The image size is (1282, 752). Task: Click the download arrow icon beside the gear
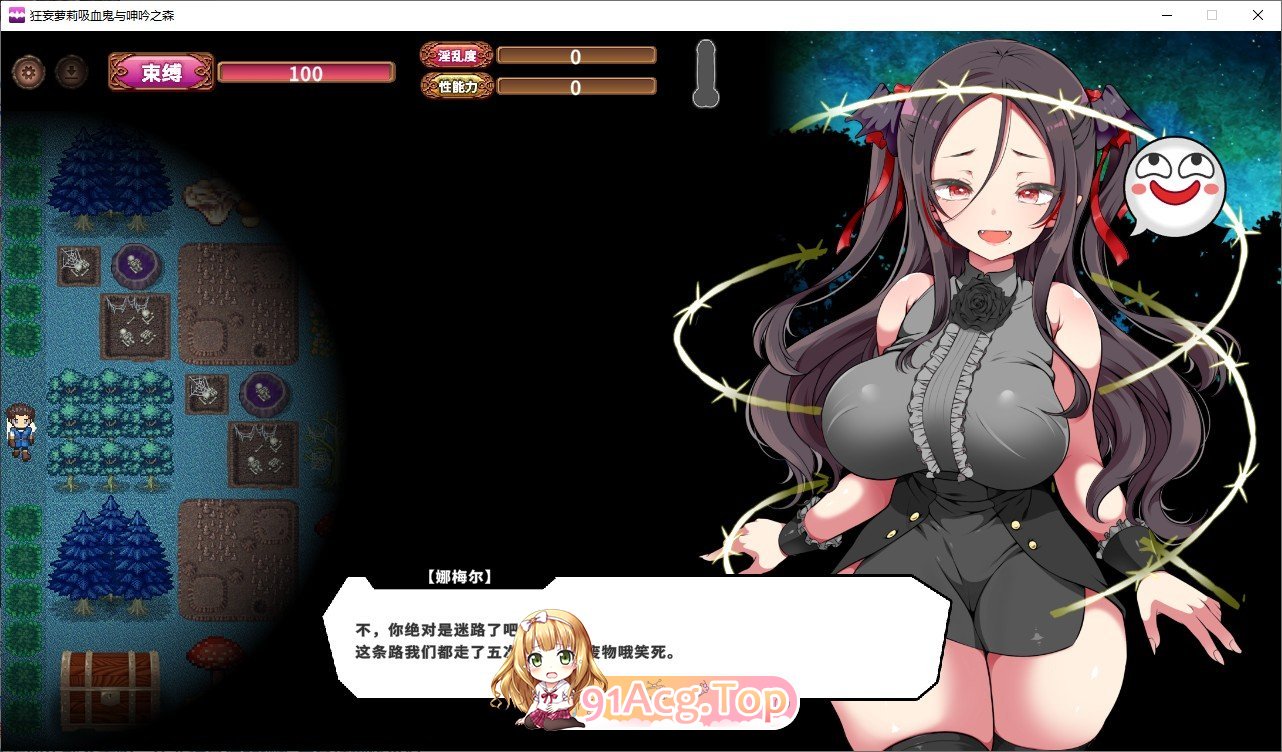pos(71,72)
